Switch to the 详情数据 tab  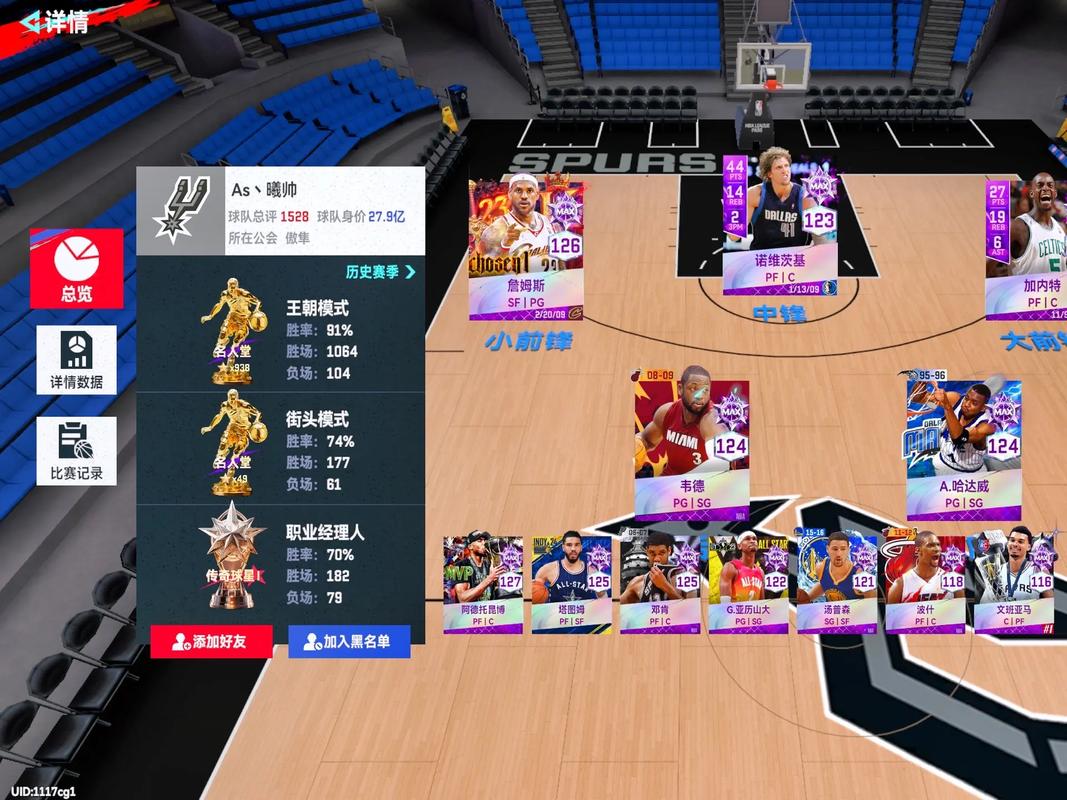coord(77,359)
